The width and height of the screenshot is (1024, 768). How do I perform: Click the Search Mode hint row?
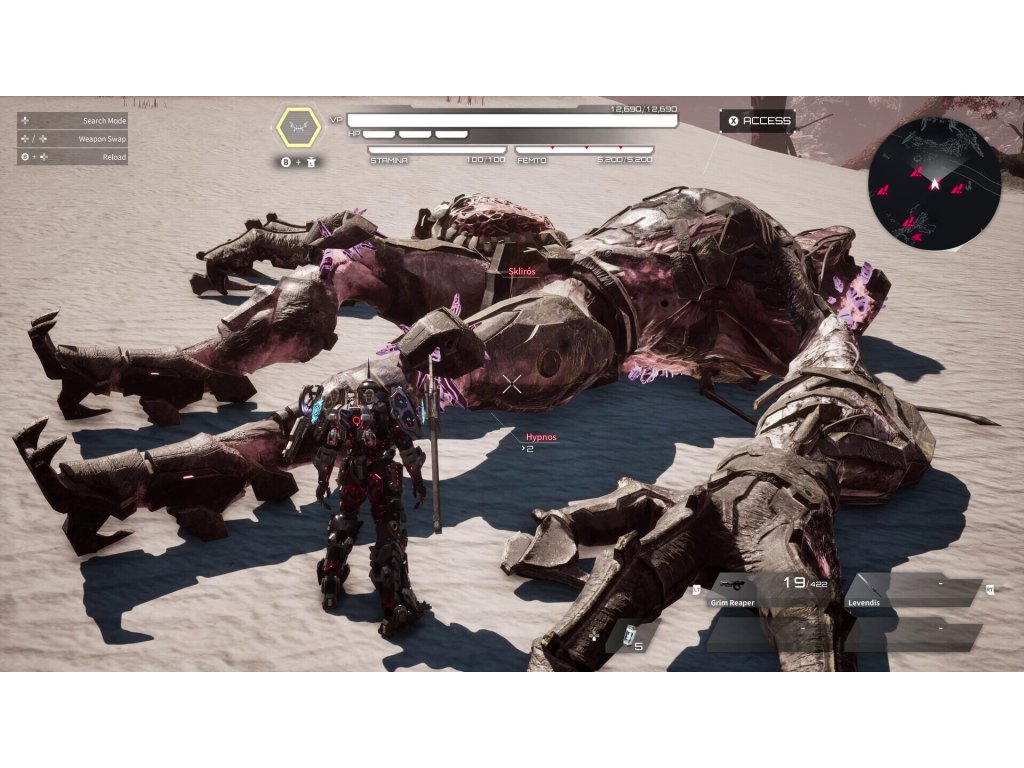72,121
